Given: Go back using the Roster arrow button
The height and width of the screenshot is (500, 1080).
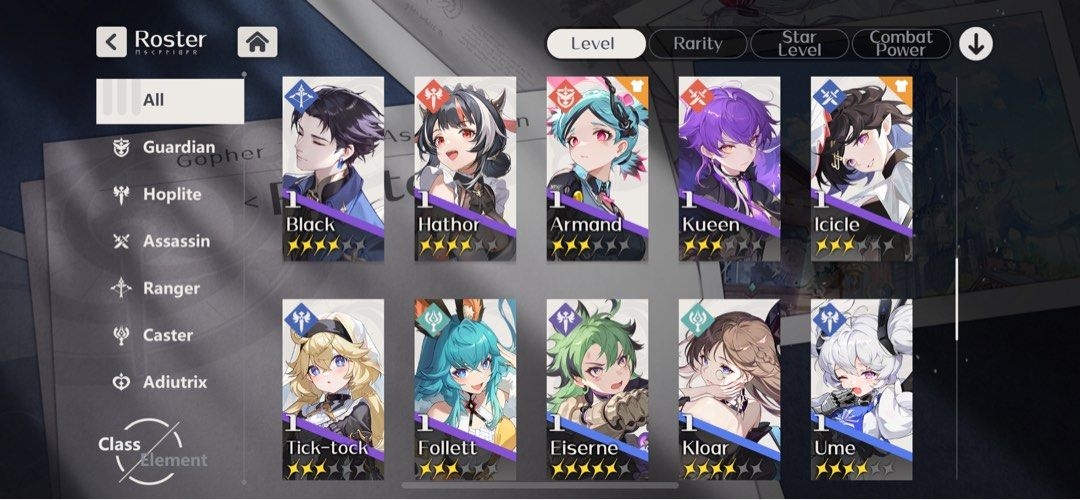Looking at the screenshot, I should [x=111, y=42].
